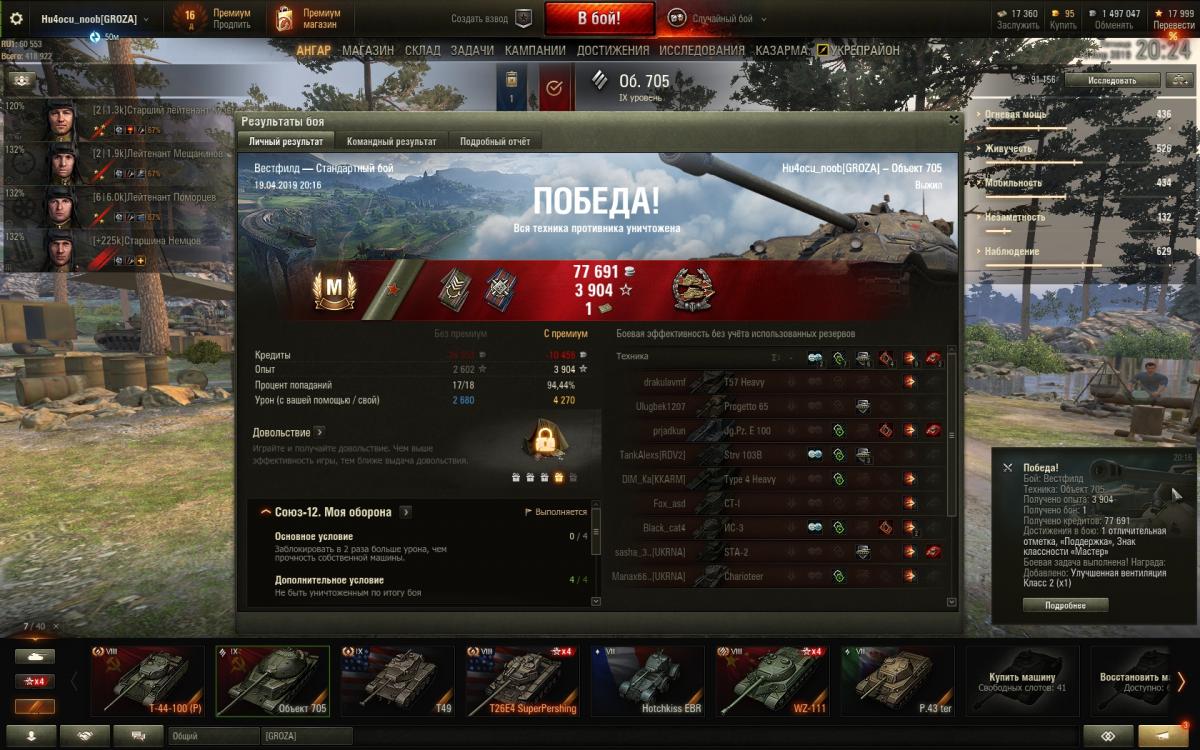
Task: Choose the T26E4 SuperPershing tank
Action: point(522,680)
